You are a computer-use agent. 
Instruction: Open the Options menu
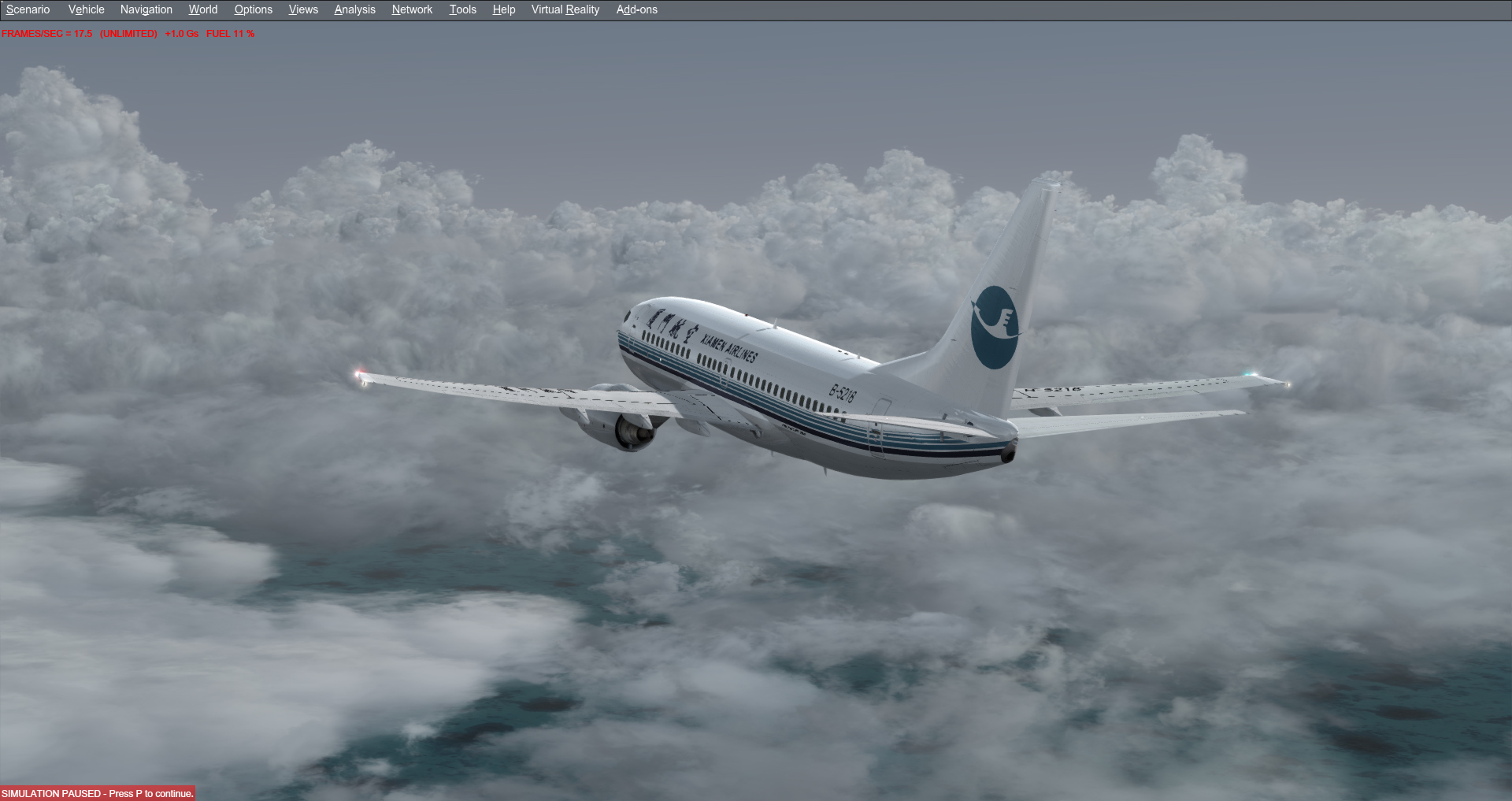253,9
